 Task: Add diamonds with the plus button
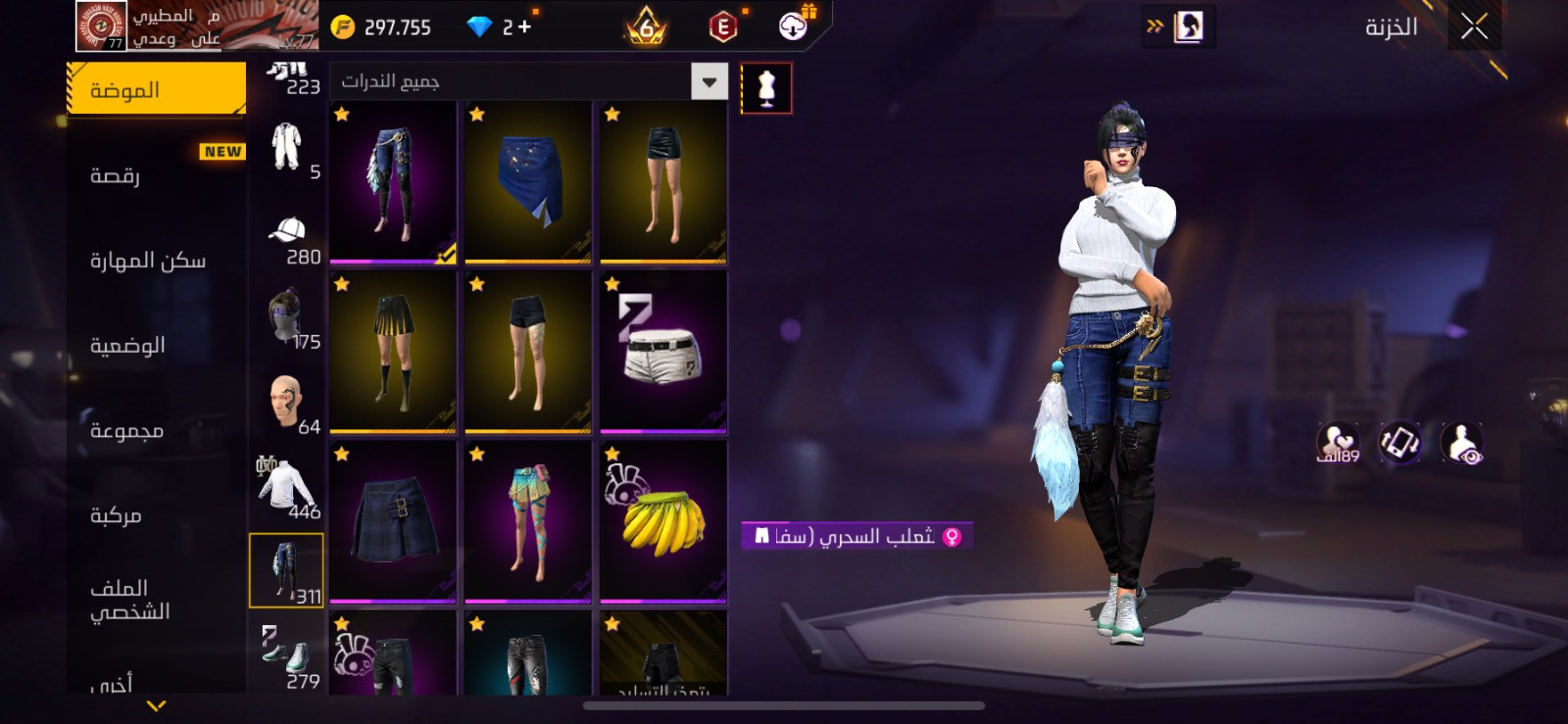pyautogui.click(x=525, y=27)
